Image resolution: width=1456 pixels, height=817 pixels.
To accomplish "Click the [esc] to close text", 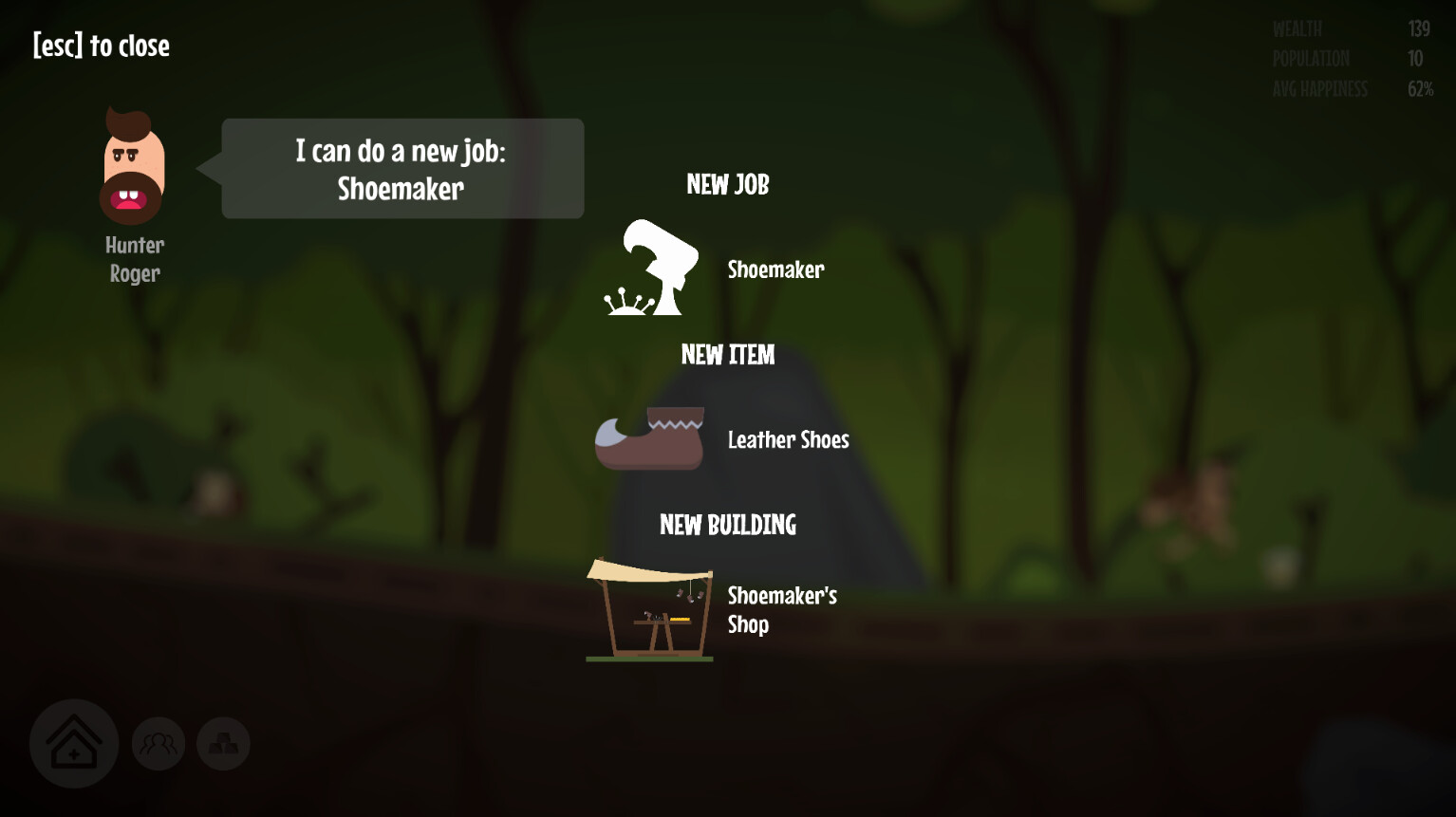I will pos(101,45).
